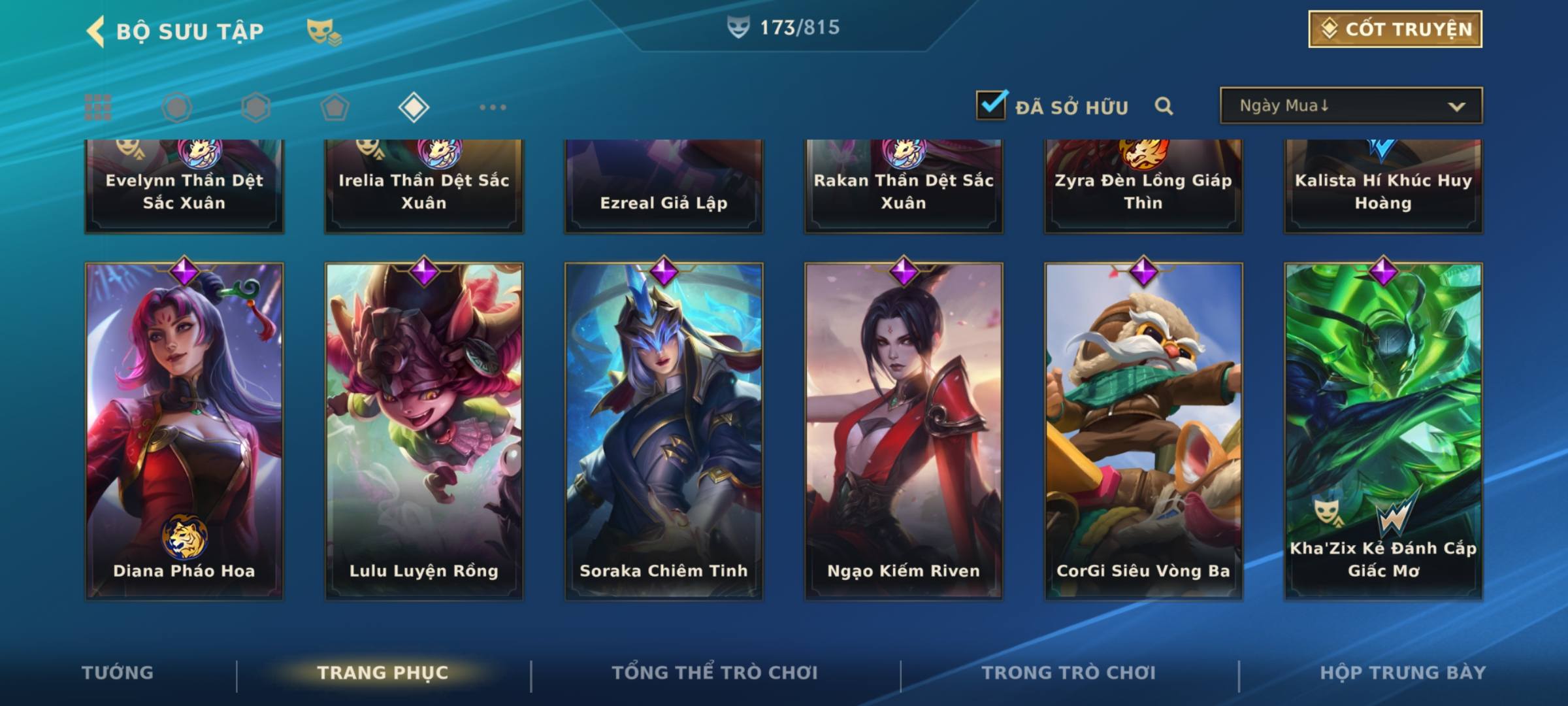Toggle the Đã Sở Hữu checkbox
Image resolution: width=1568 pixels, height=706 pixels.
click(x=991, y=105)
